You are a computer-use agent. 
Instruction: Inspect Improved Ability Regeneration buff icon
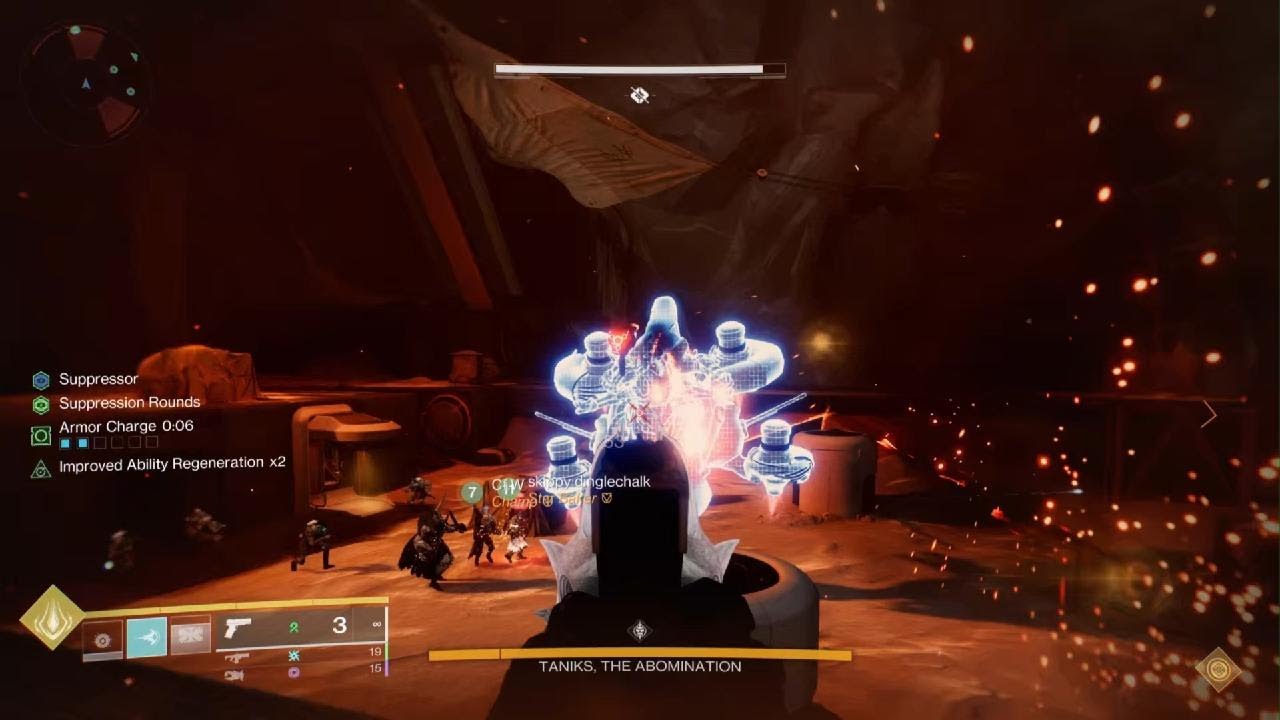pos(41,467)
